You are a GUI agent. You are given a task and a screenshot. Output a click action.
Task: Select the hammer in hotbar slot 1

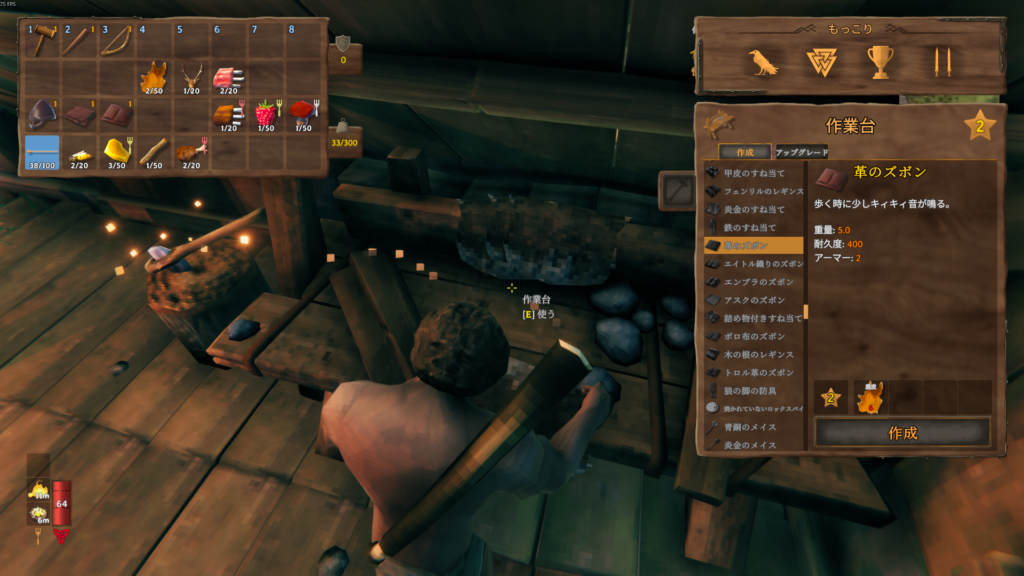tap(43, 41)
